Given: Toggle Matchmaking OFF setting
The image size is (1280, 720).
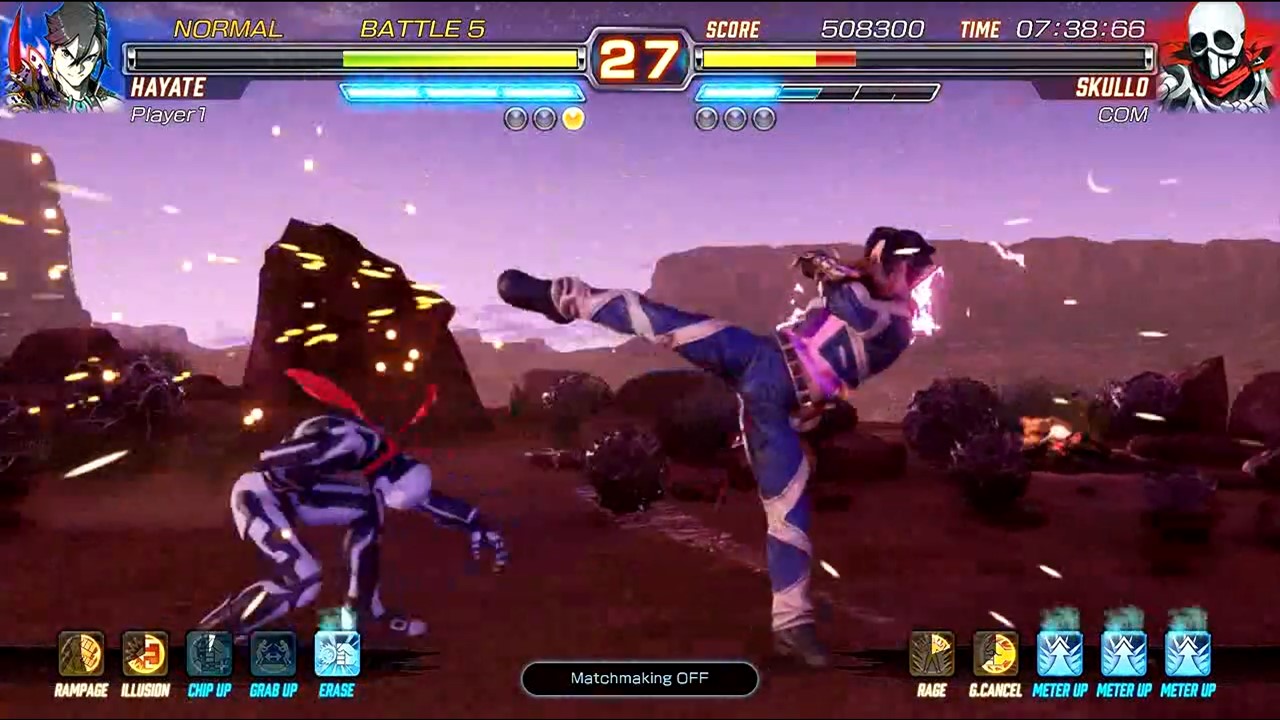Looking at the screenshot, I should (x=639, y=678).
